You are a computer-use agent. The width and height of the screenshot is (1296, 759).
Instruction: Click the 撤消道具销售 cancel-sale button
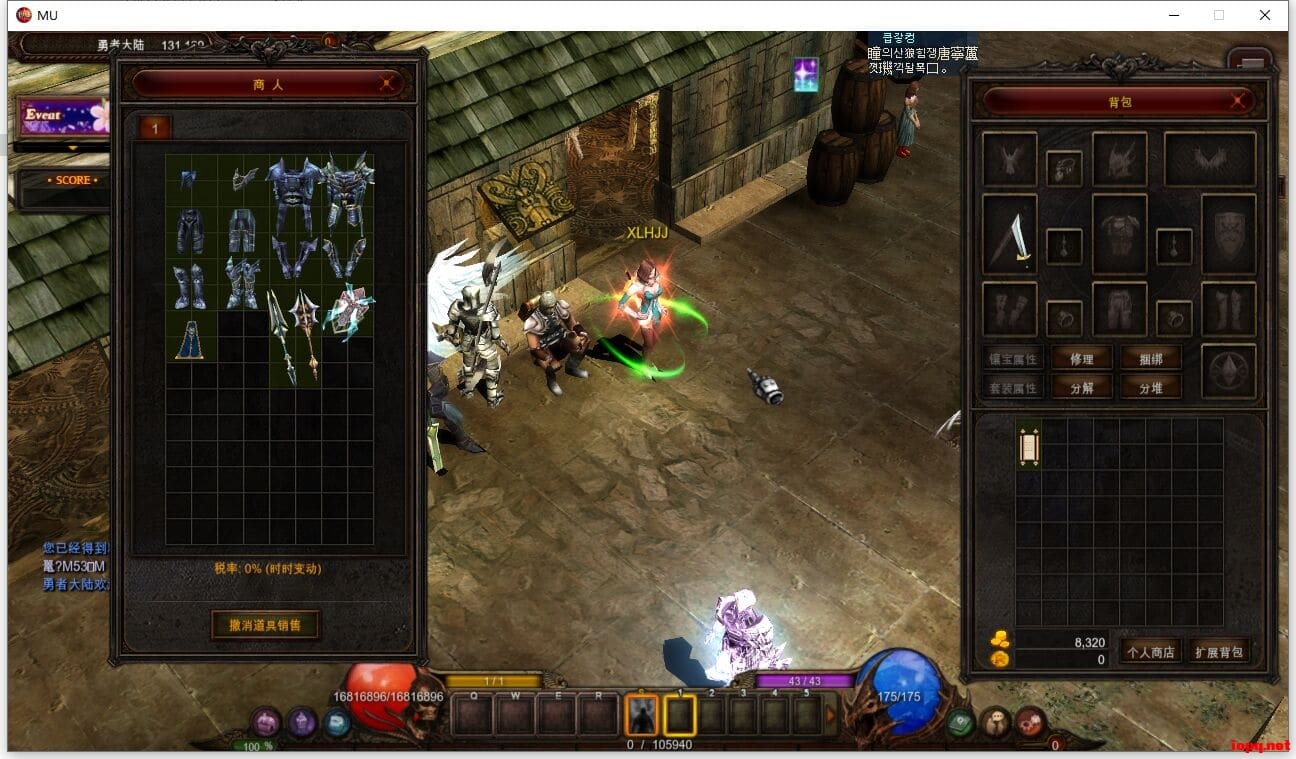tap(266, 625)
